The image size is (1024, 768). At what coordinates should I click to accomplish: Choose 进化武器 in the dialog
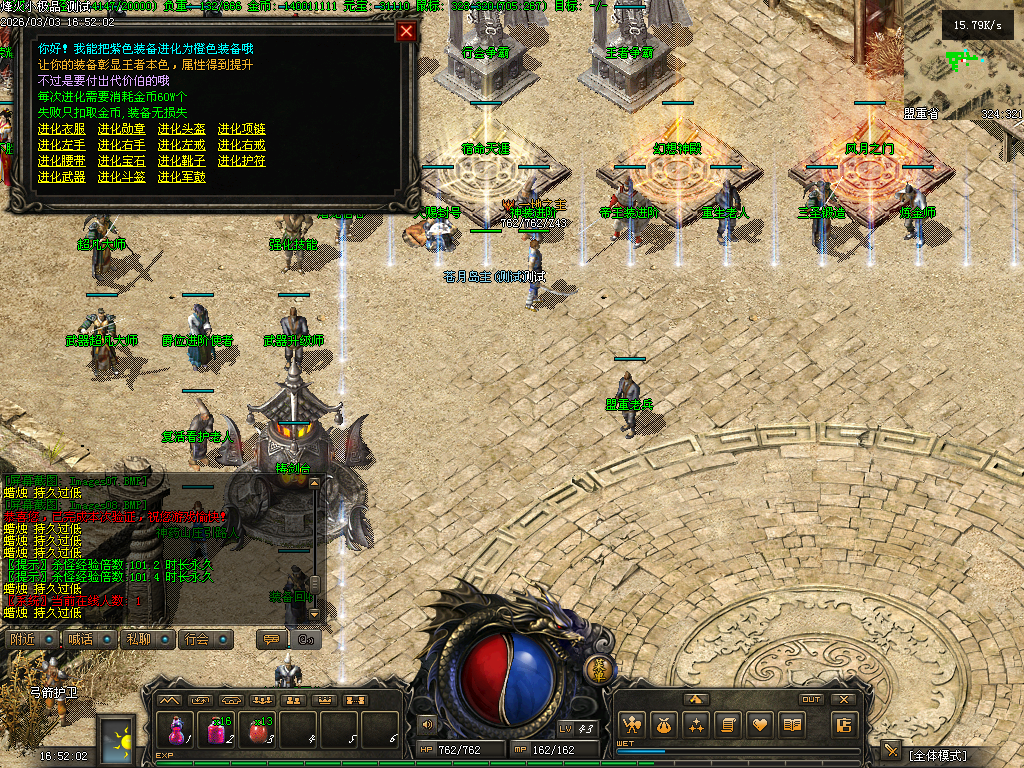coord(62,177)
